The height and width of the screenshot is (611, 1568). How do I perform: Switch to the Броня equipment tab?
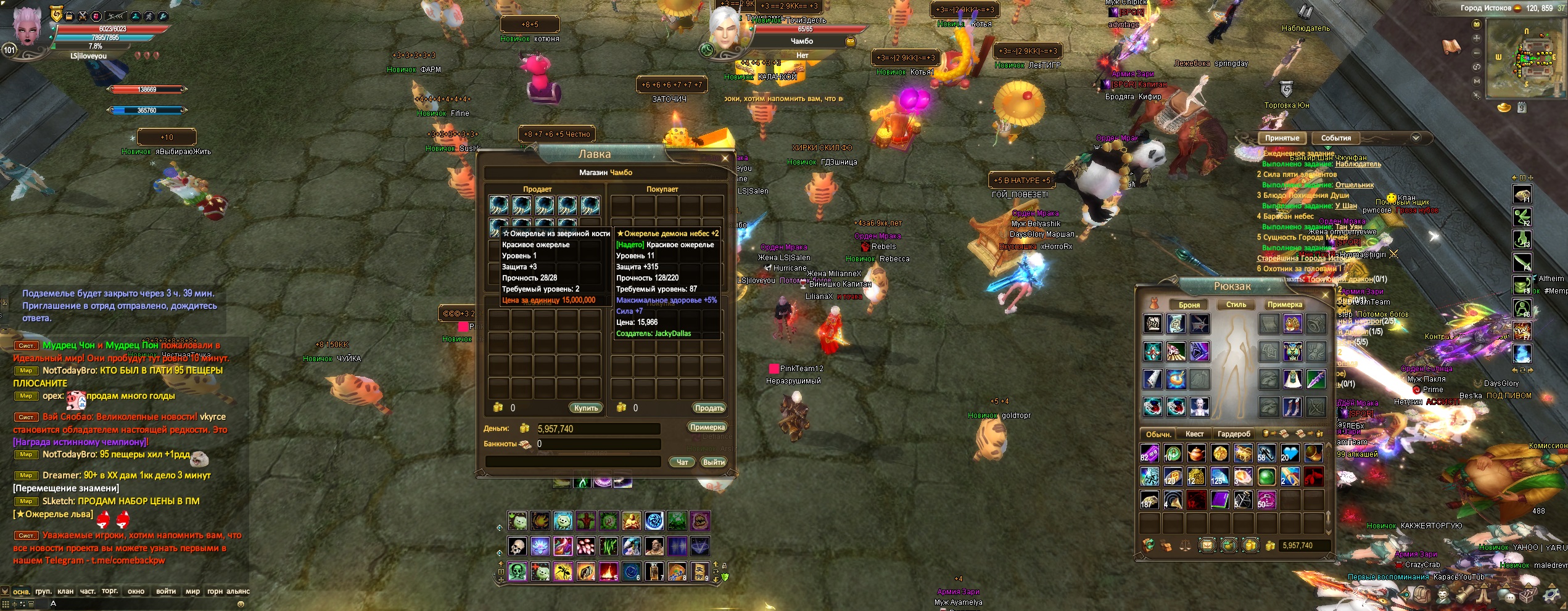point(1189,305)
